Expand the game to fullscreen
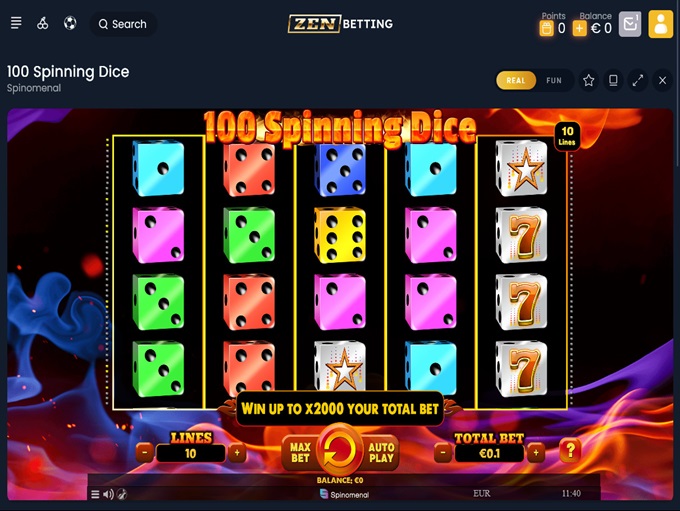 (x=638, y=81)
